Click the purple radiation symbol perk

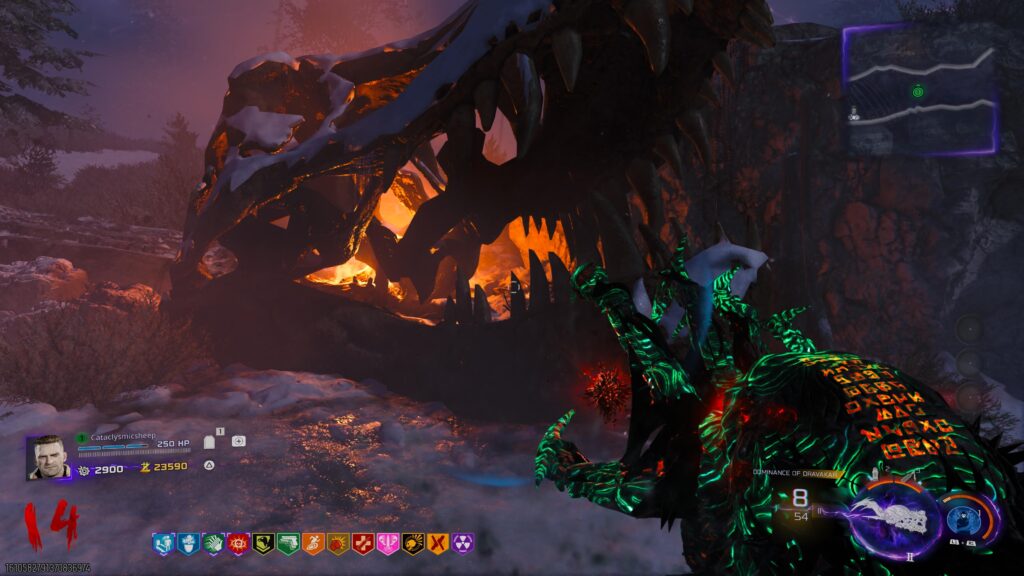pyautogui.click(x=462, y=543)
